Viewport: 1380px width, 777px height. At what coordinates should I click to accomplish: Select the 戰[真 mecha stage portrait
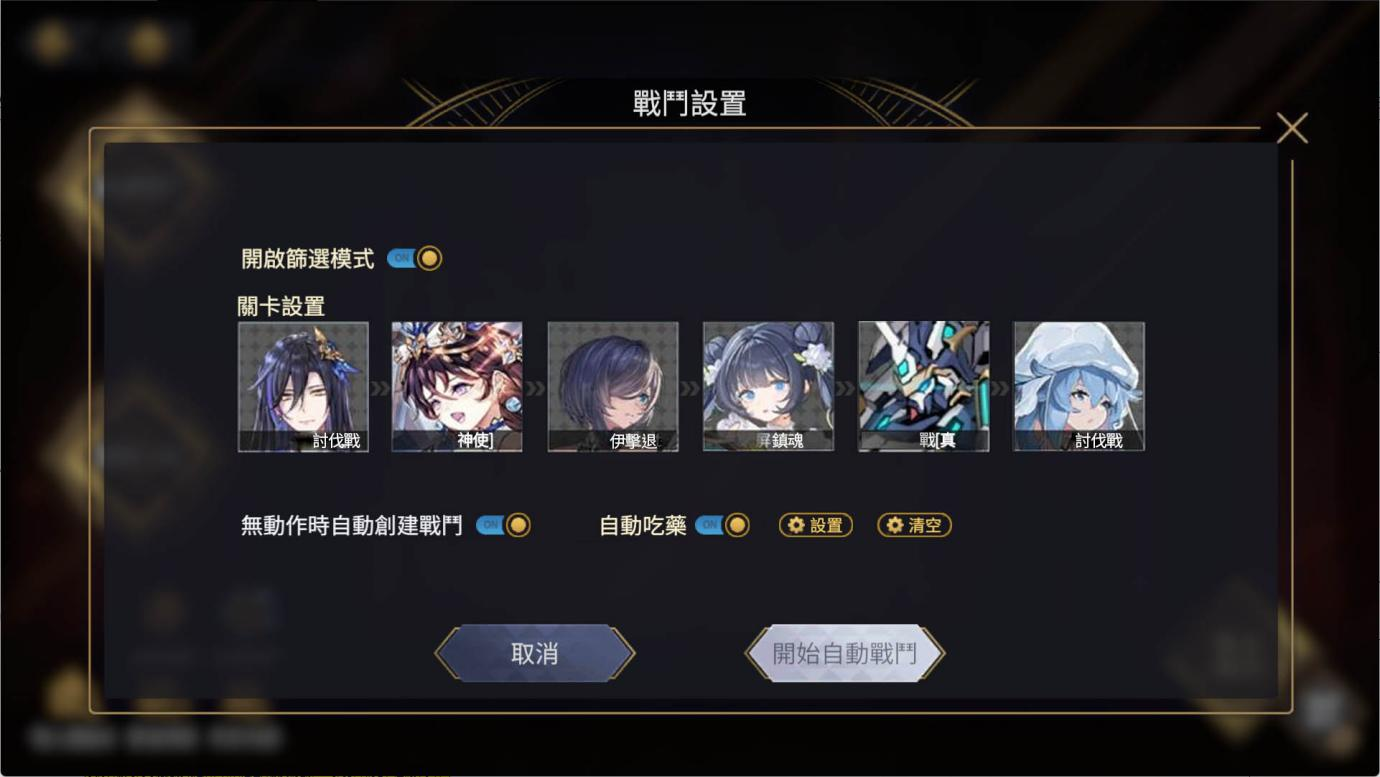coord(922,385)
